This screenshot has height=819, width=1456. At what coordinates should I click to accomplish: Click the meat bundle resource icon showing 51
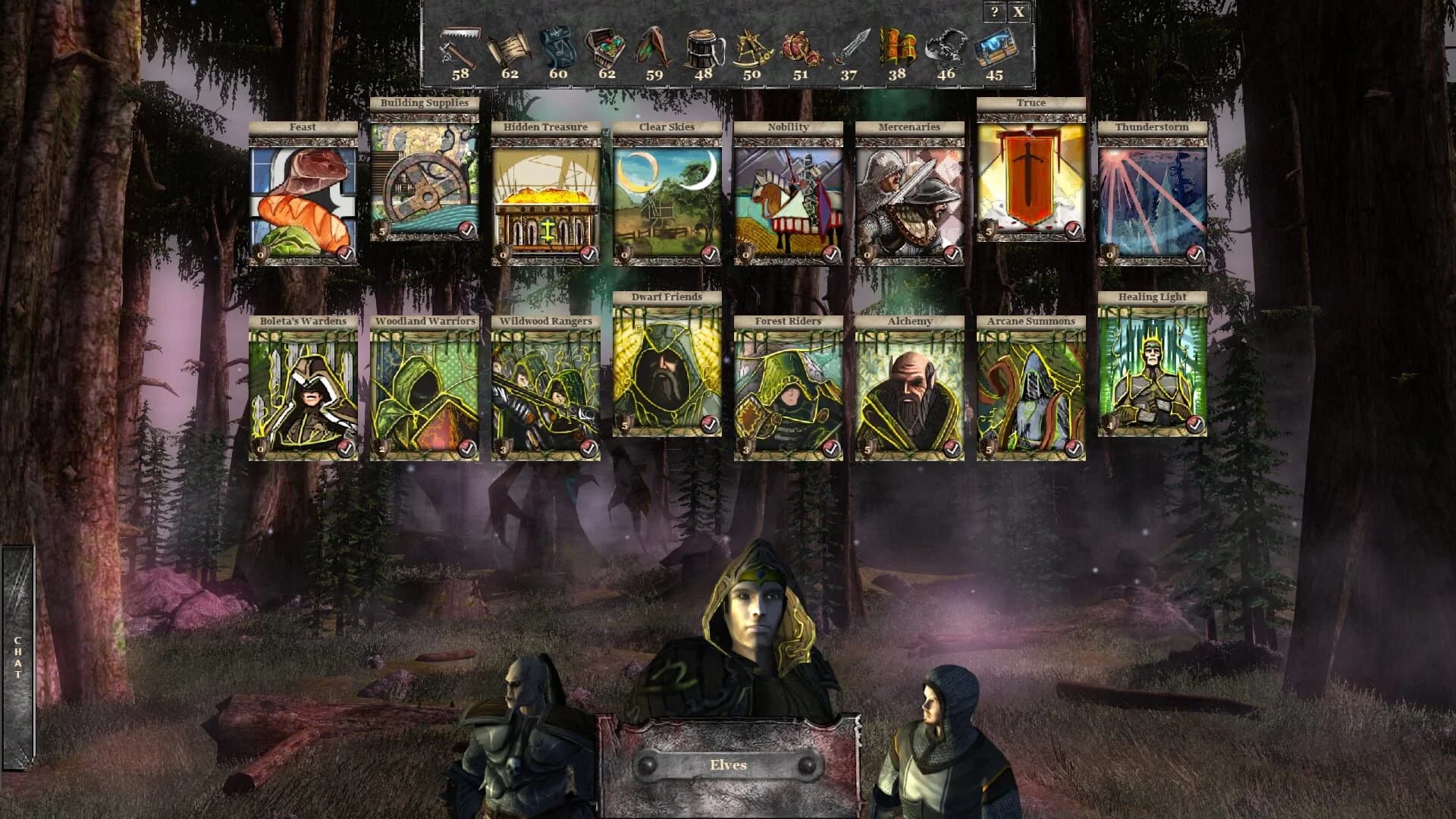point(799,45)
